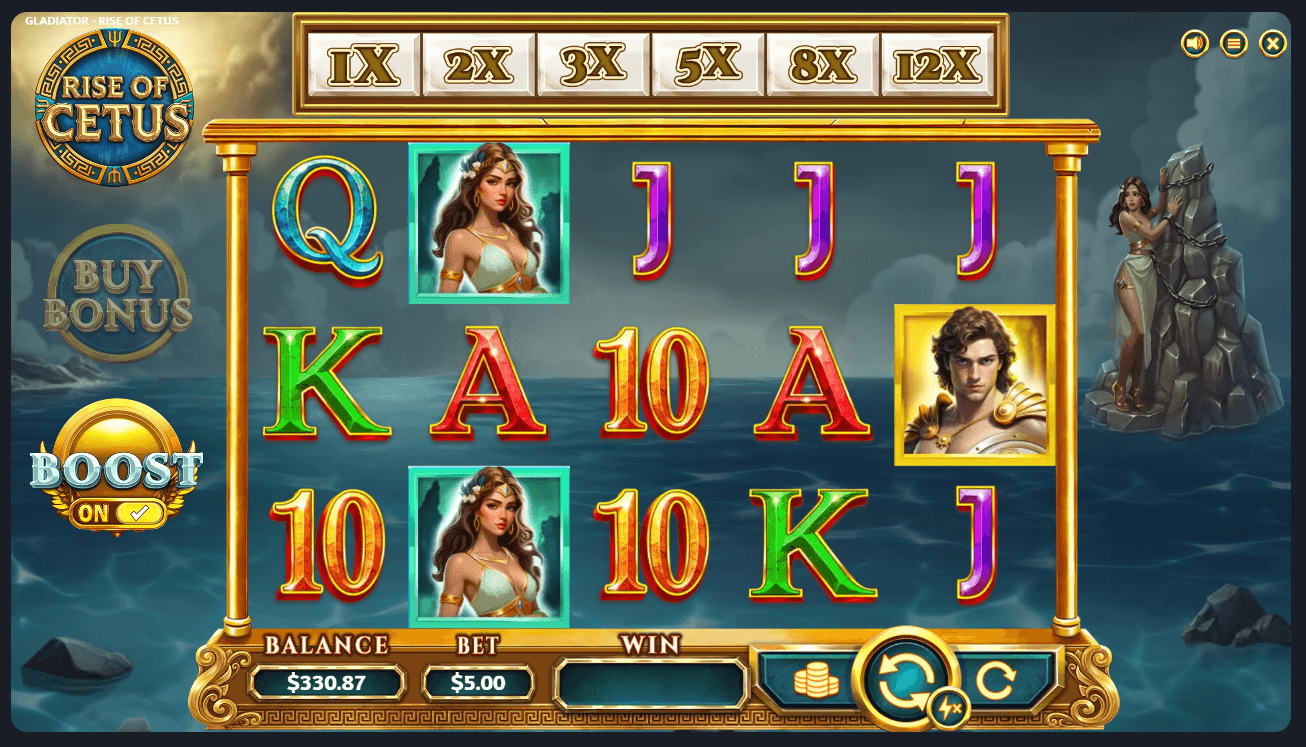The width and height of the screenshot is (1306, 747).
Task: Open the 5X multiplier segment
Action: tap(706, 63)
